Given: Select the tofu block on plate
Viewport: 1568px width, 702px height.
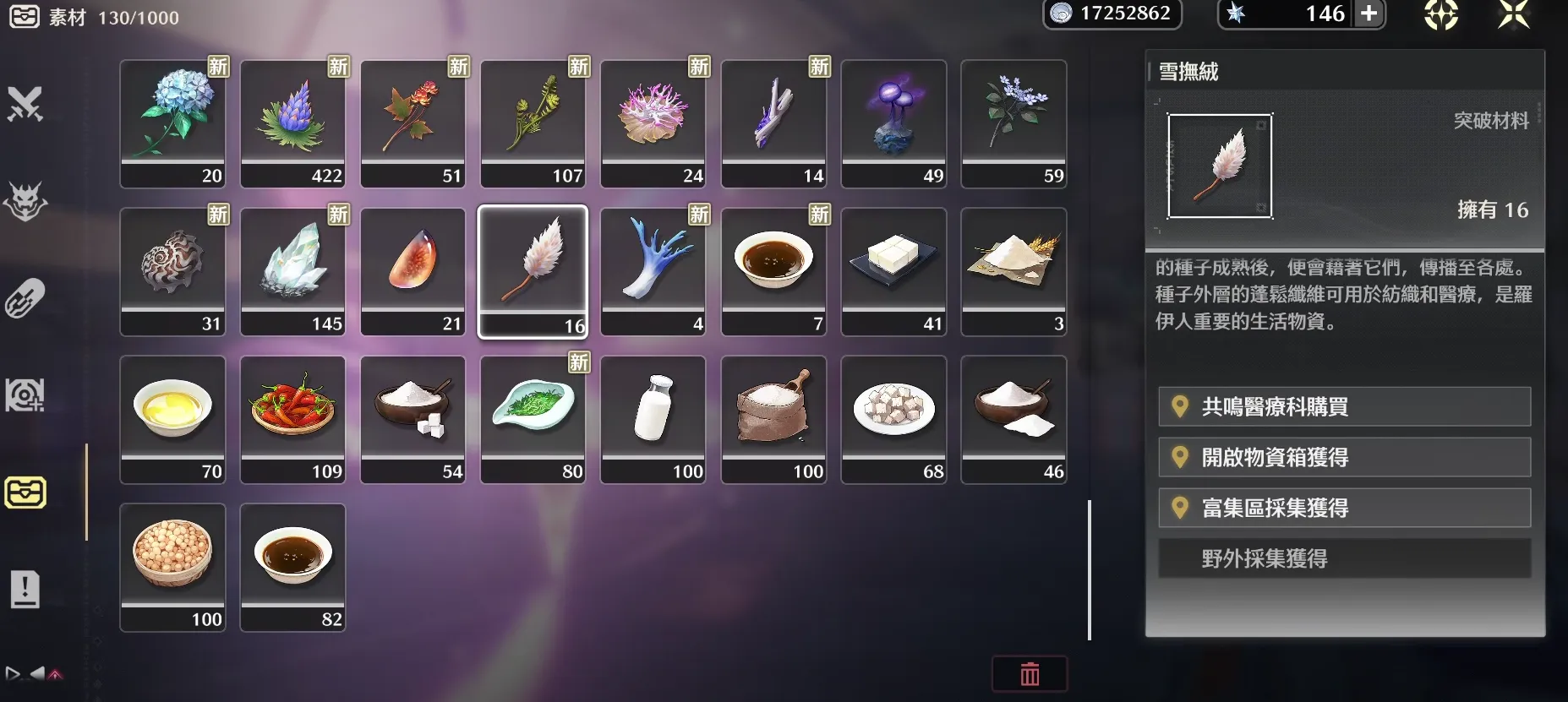Looking at the screenshot, I should (893, 271).
